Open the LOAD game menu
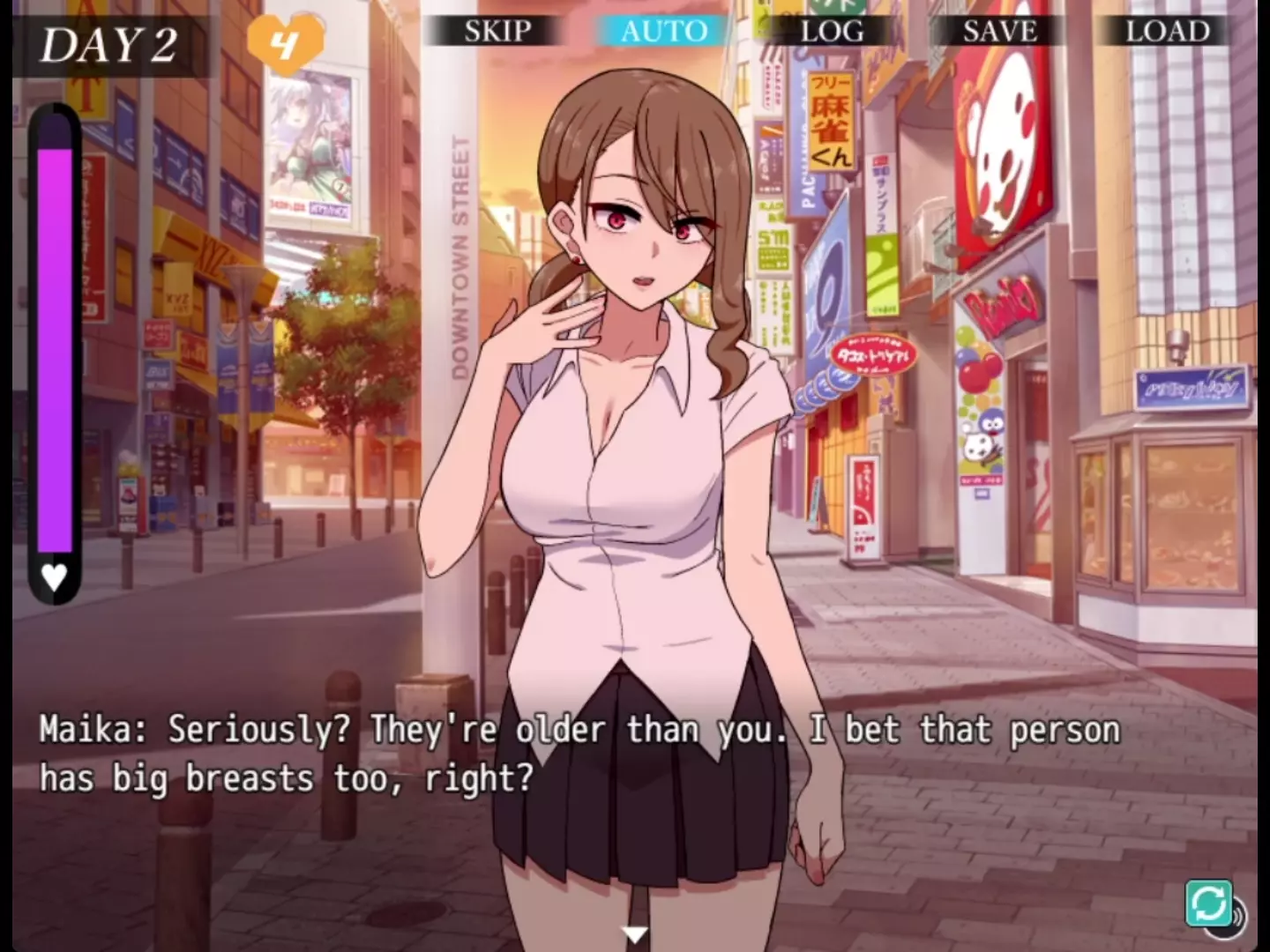The height and width of the screenshot is (952, 1270). 1167,32
